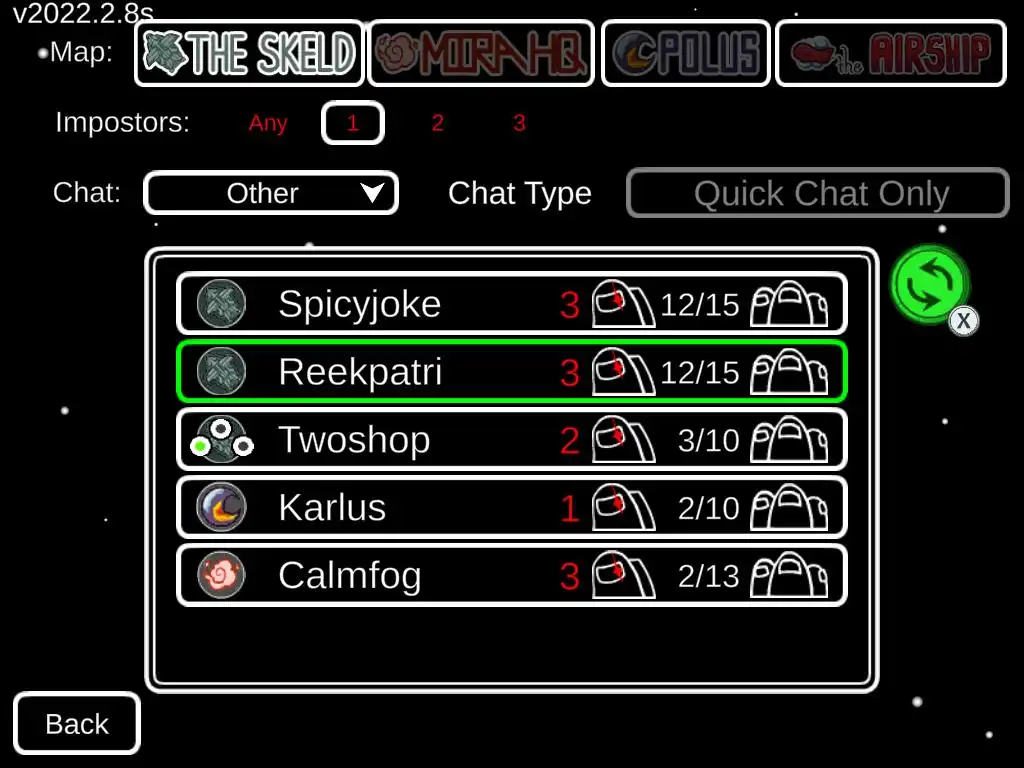This screenshot has height=768, width=1024.
Task: Toggle the Polus map filter
Action: click(x=686, y=53)
